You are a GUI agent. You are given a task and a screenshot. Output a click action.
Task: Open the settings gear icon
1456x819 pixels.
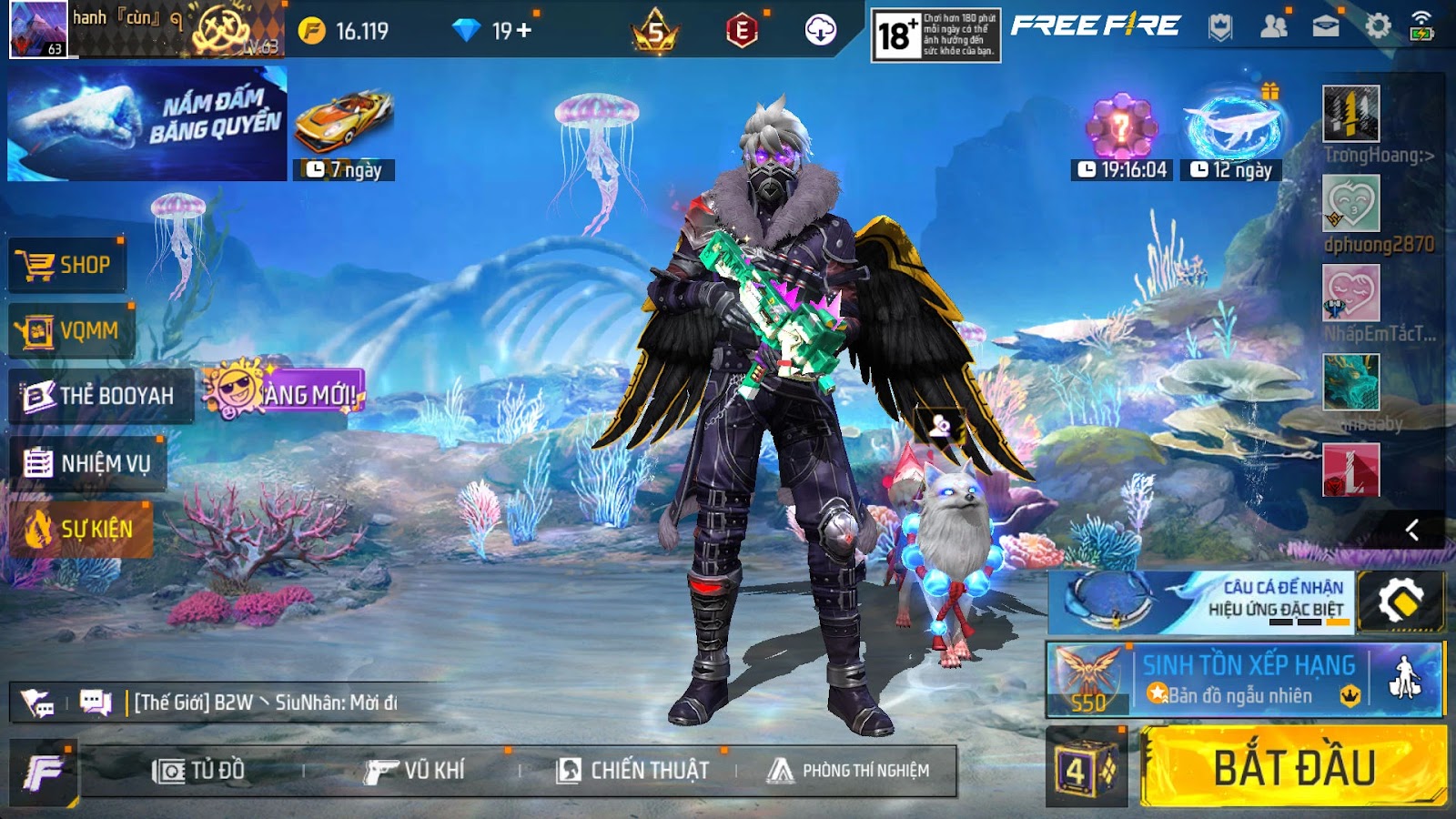click(x=1378, y=26)
